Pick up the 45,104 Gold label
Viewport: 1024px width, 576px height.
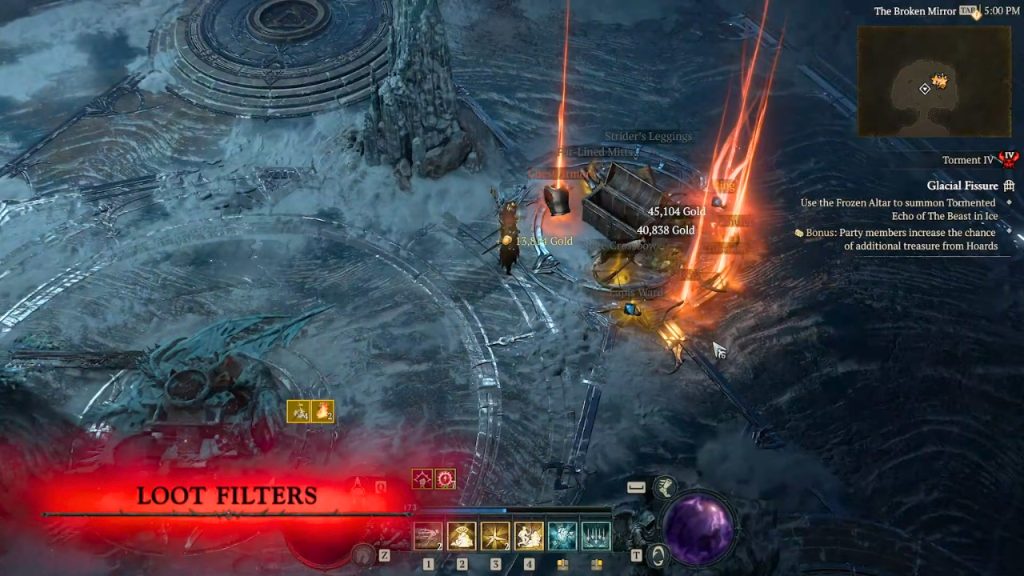[x=676, y=212]
